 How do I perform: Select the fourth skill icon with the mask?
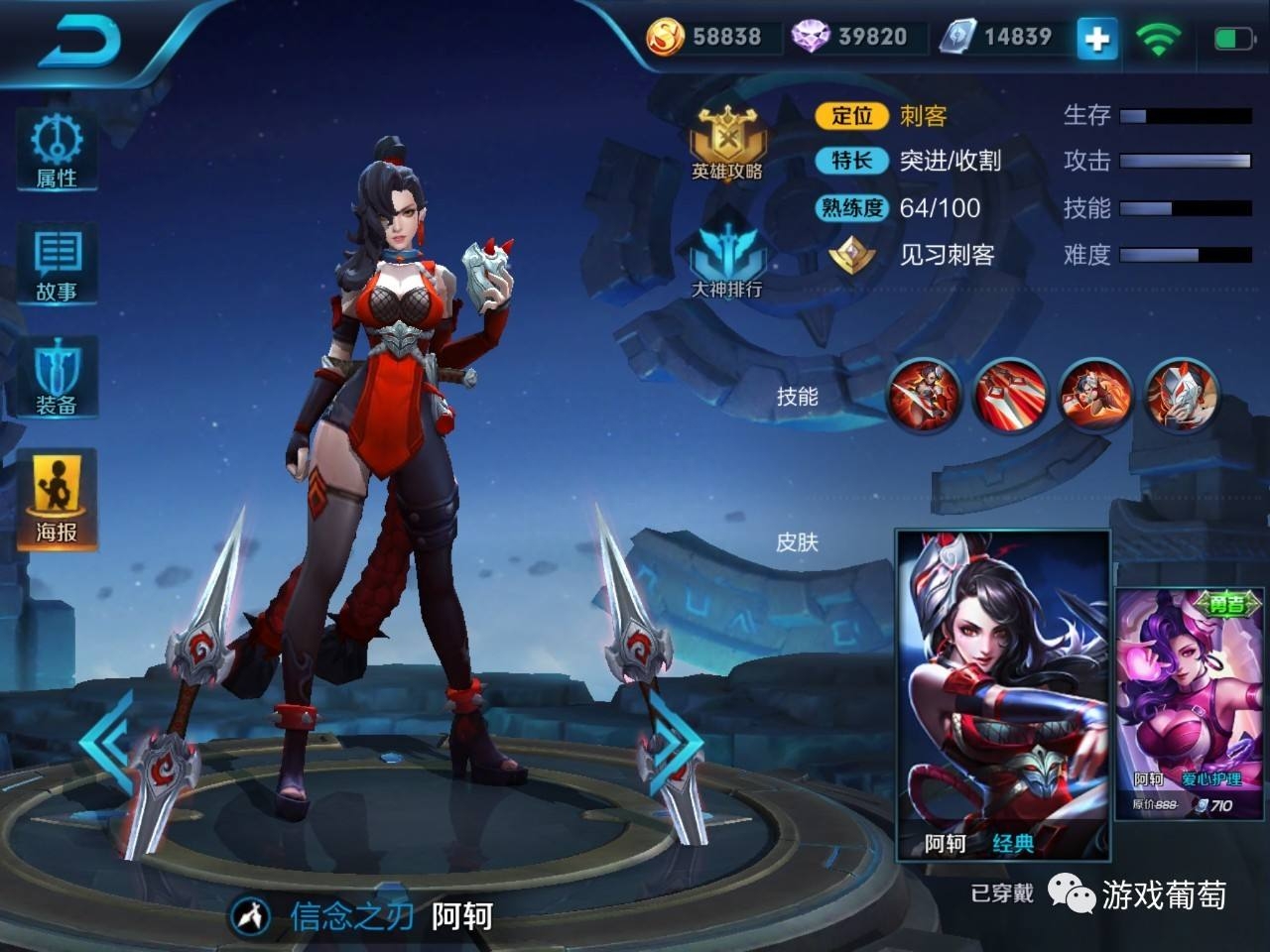(1181, 395)
